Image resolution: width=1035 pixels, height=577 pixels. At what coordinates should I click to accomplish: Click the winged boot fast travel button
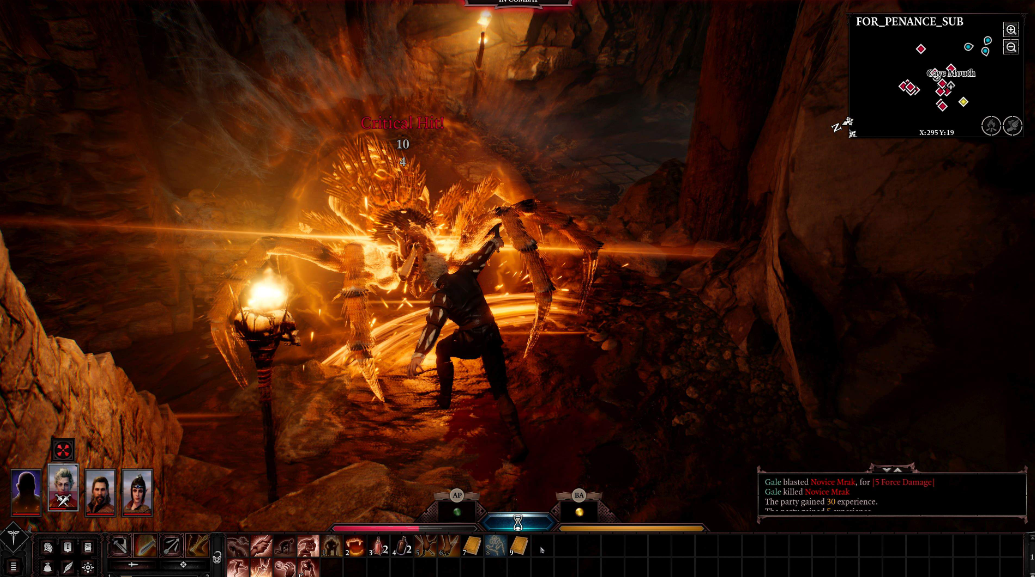(1012, 125)
